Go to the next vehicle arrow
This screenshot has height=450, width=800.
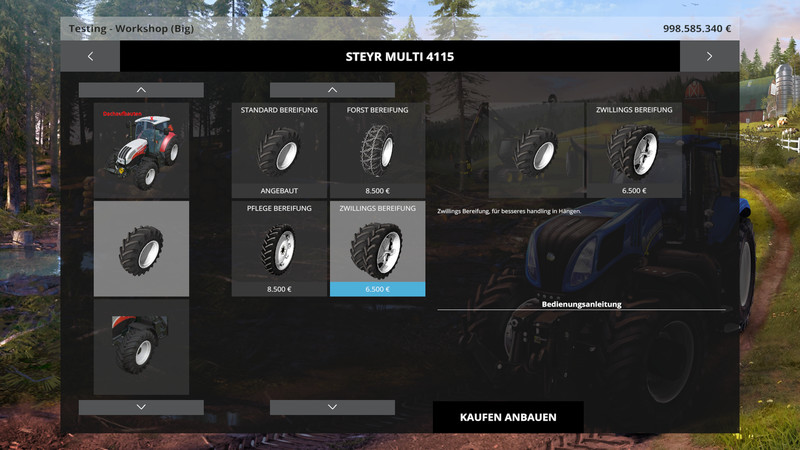click(709, 56)
